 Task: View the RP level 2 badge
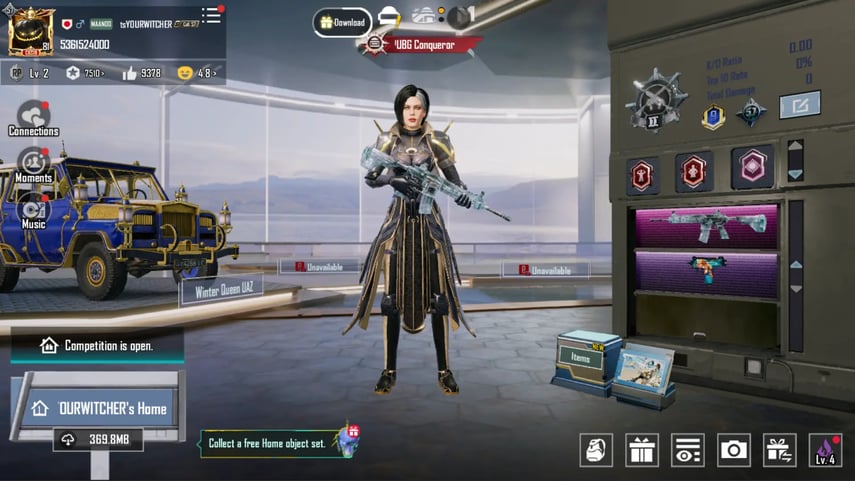[30, 73]
